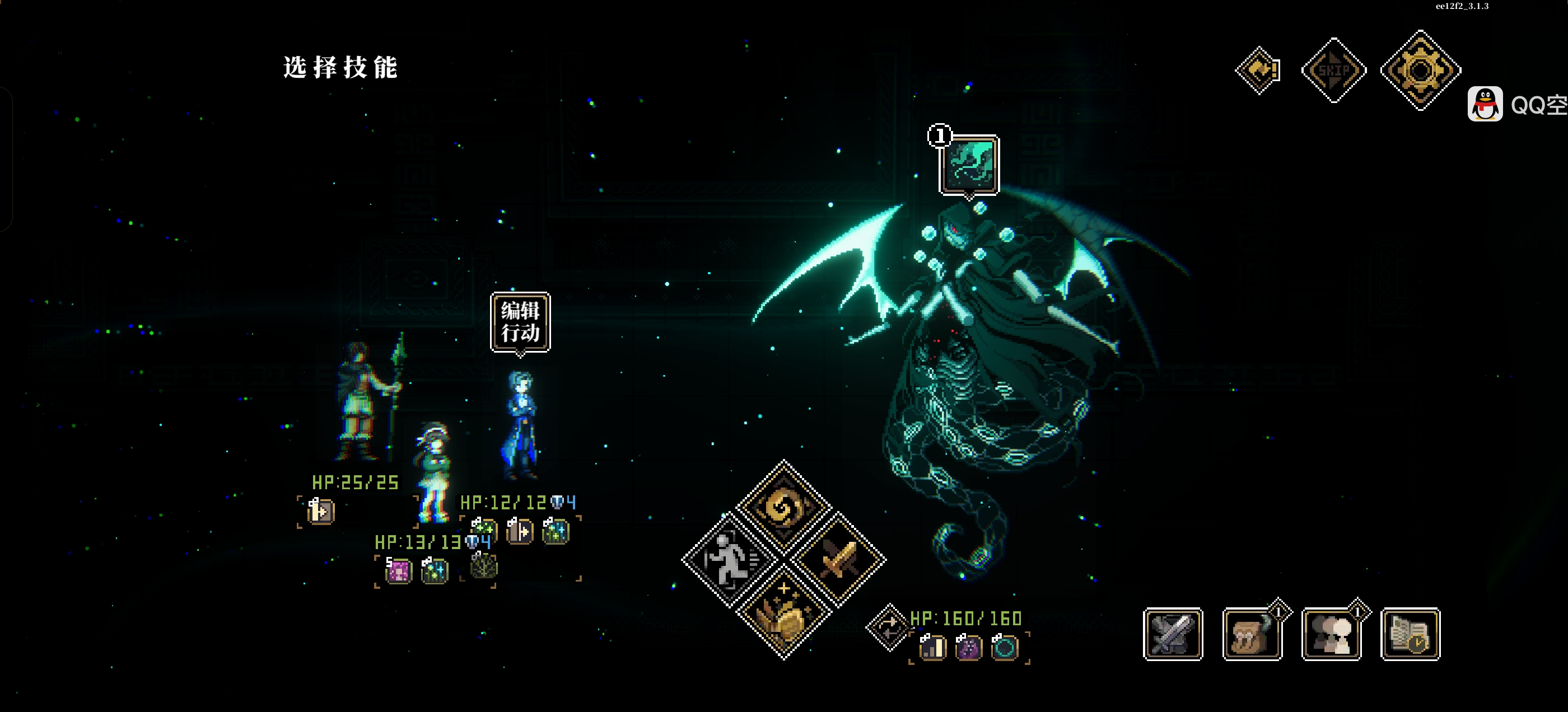Inspect the pink dice status icon with 5
This screenshot has height=712, width=1568.
click(x=399, y=571)
